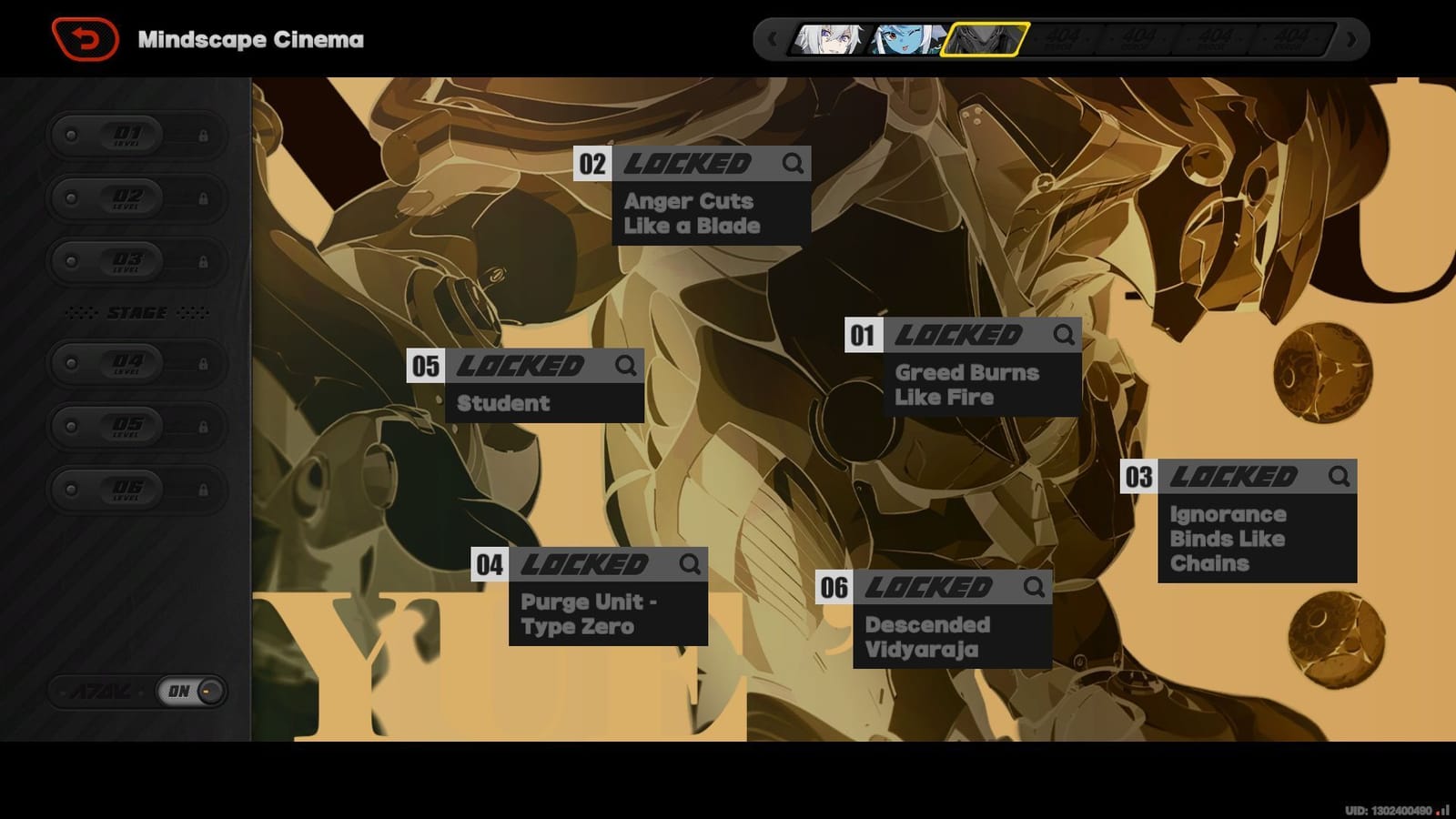Screen dimensions: 1456x819
Task: Click the lock icon on Level 01
Action: point(204,135)
